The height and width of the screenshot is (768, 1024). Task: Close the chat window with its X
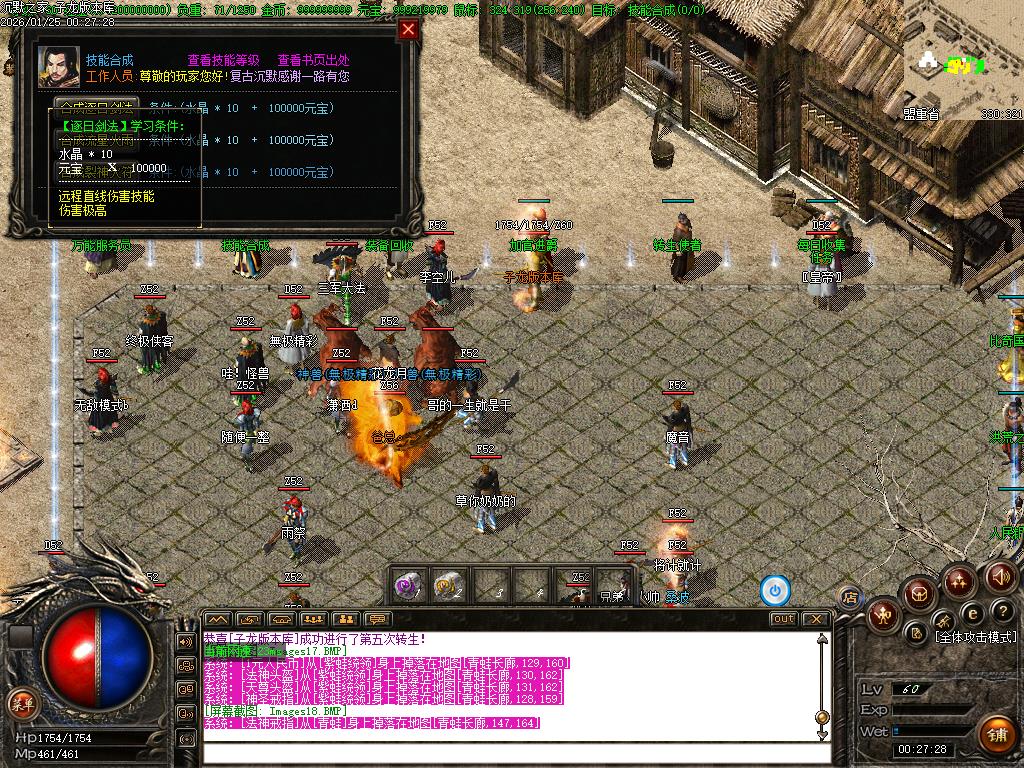815,619
